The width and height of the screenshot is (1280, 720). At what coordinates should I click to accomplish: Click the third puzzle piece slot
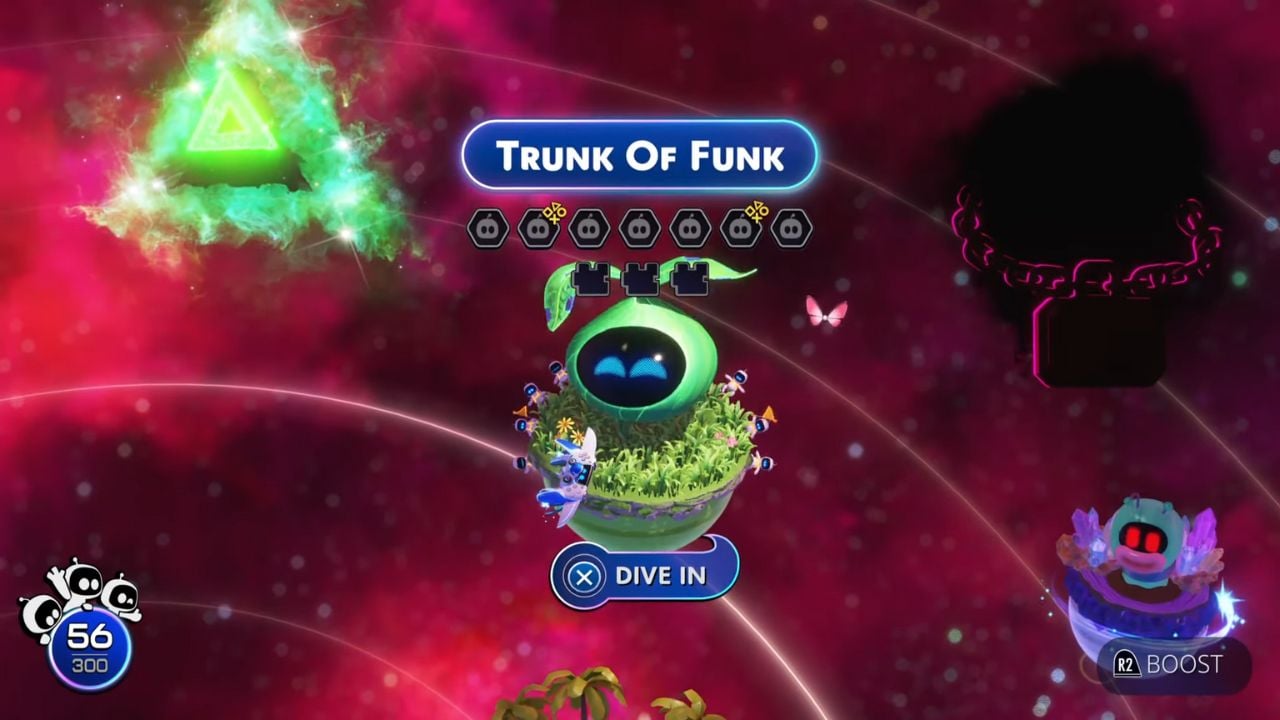point(690,278)
